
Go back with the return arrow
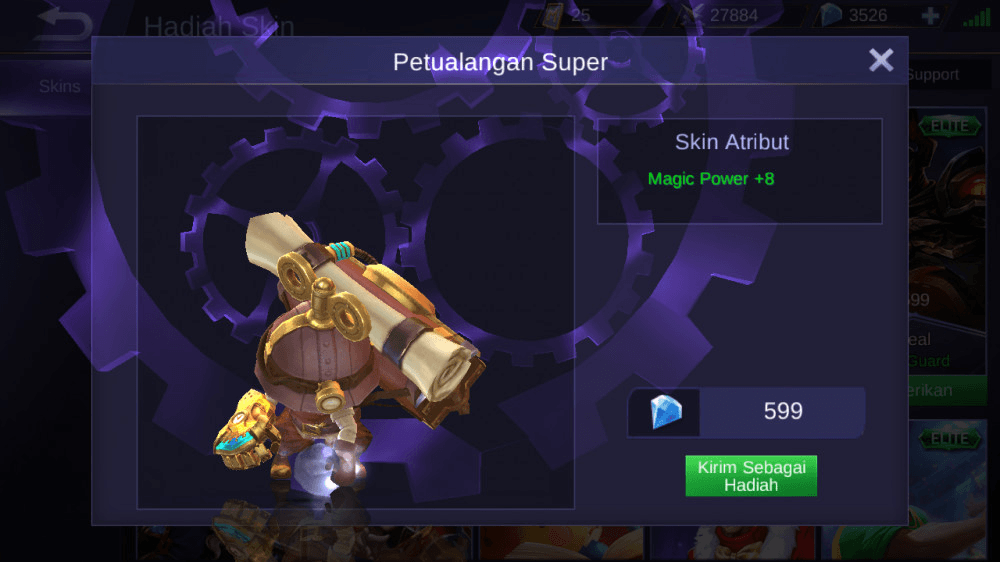click(62, 24)
